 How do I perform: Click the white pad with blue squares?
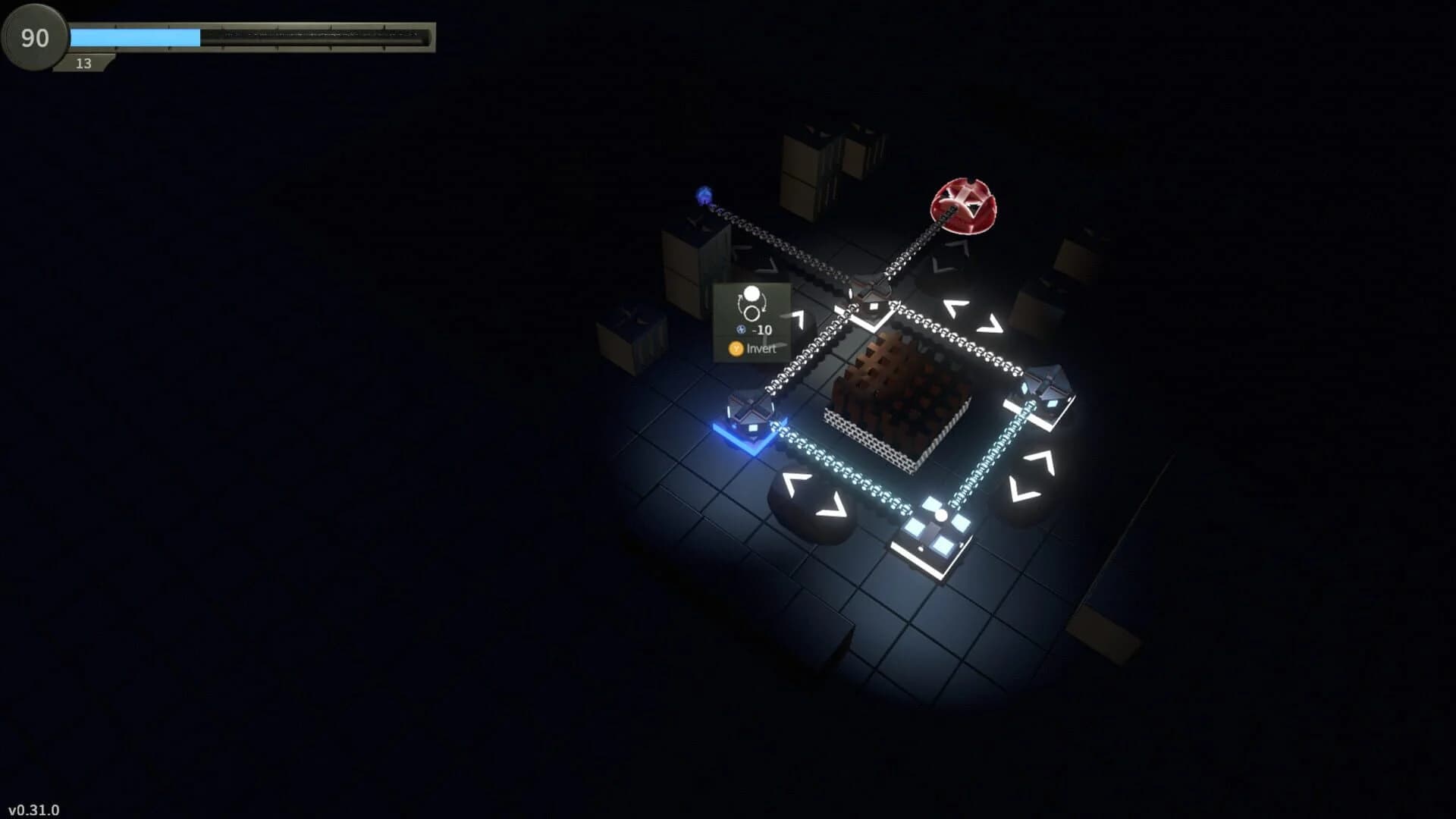point(931,531)
